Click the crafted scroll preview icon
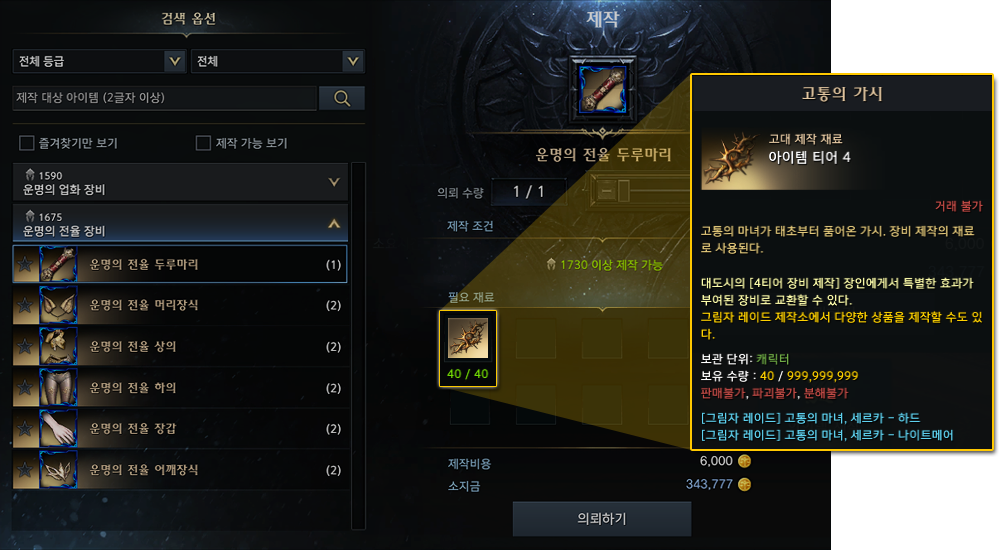Viewport: 1000px width, 550px height. tap(602, 87)
